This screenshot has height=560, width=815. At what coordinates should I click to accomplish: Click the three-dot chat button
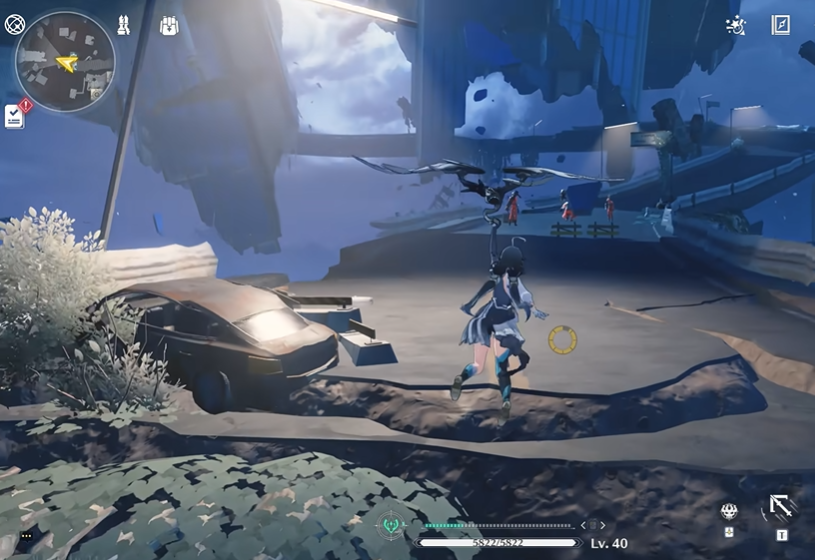pos(26,537)
